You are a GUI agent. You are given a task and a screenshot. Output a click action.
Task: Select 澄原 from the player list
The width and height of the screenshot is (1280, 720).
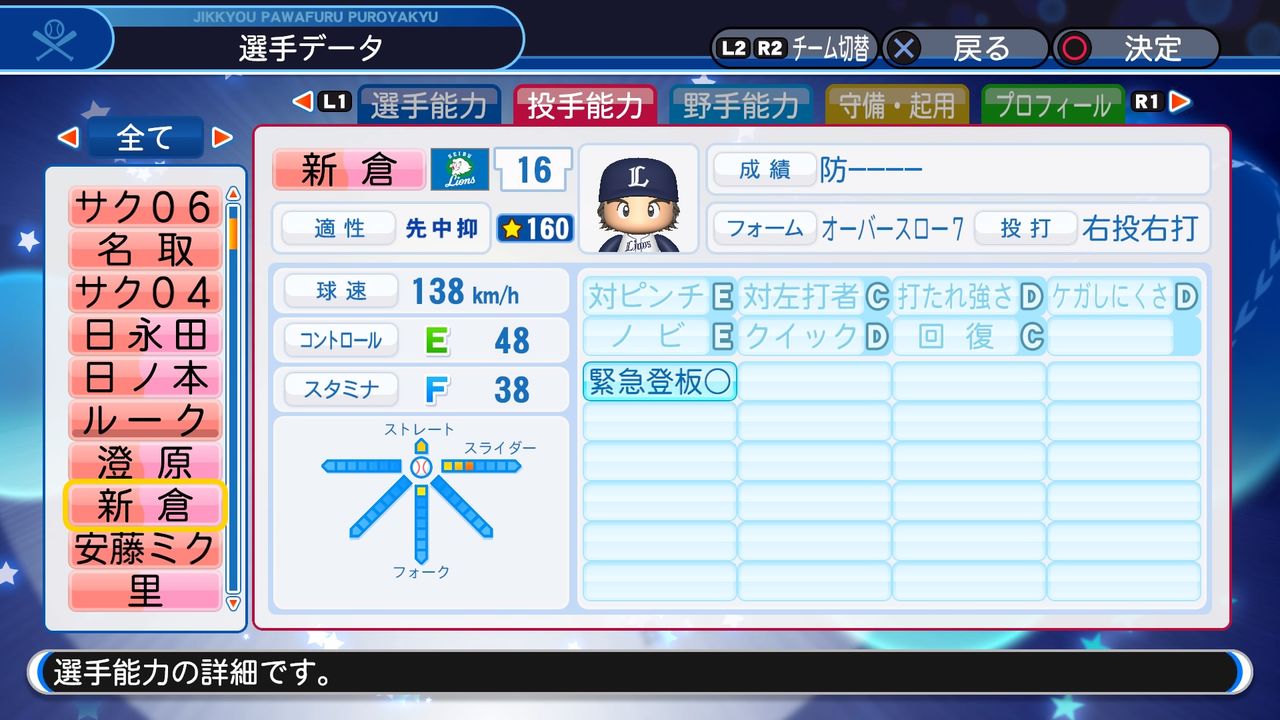144,461
